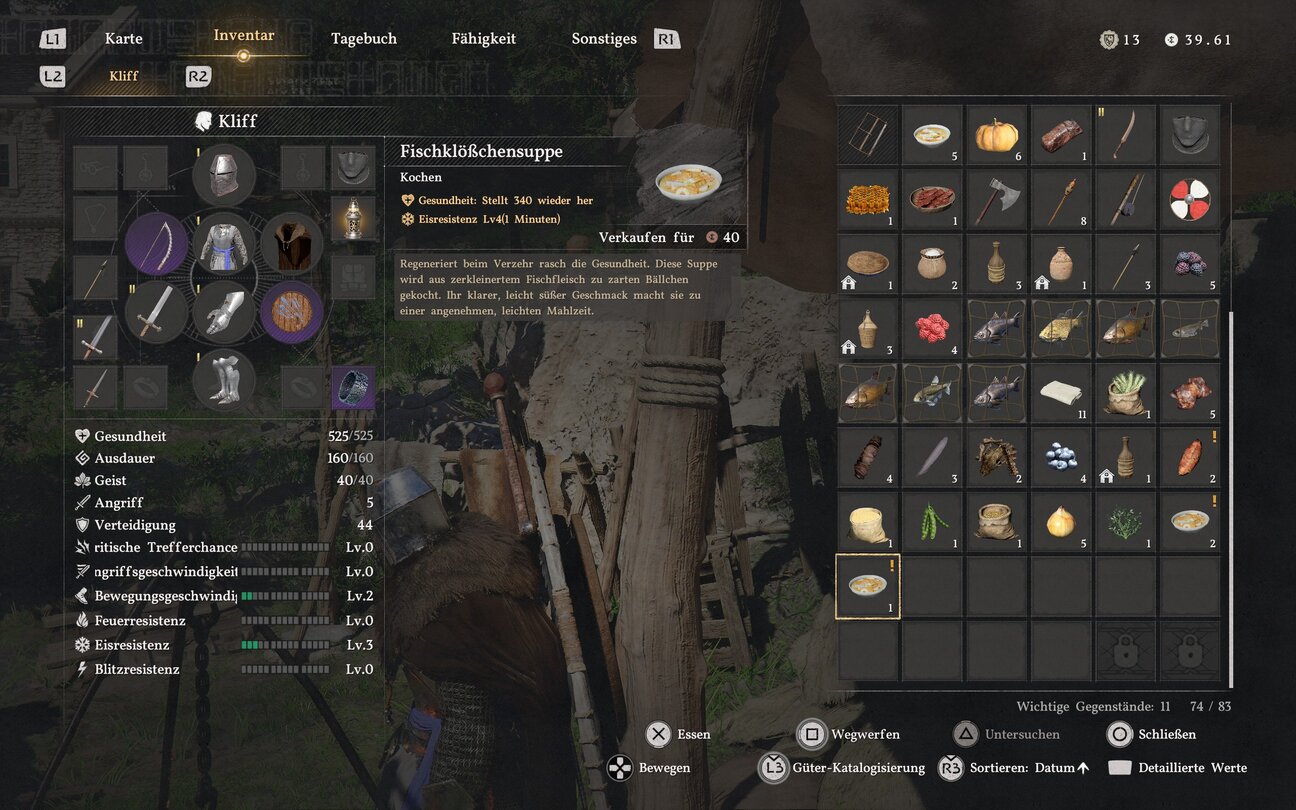
Task: Show the Sonstiges tab
Action: [604, 39]
